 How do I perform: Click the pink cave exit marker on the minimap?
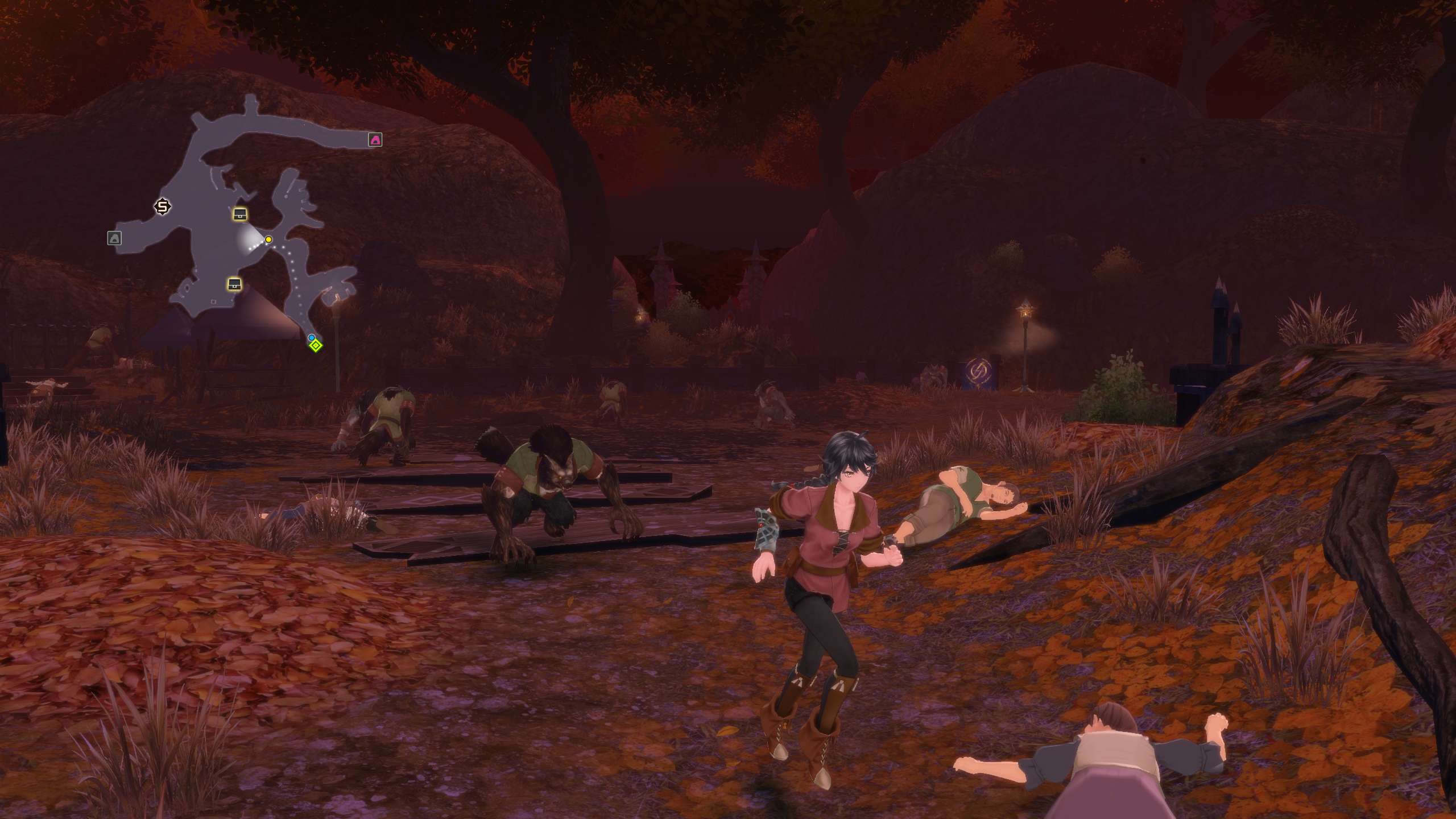coord(375,140)
